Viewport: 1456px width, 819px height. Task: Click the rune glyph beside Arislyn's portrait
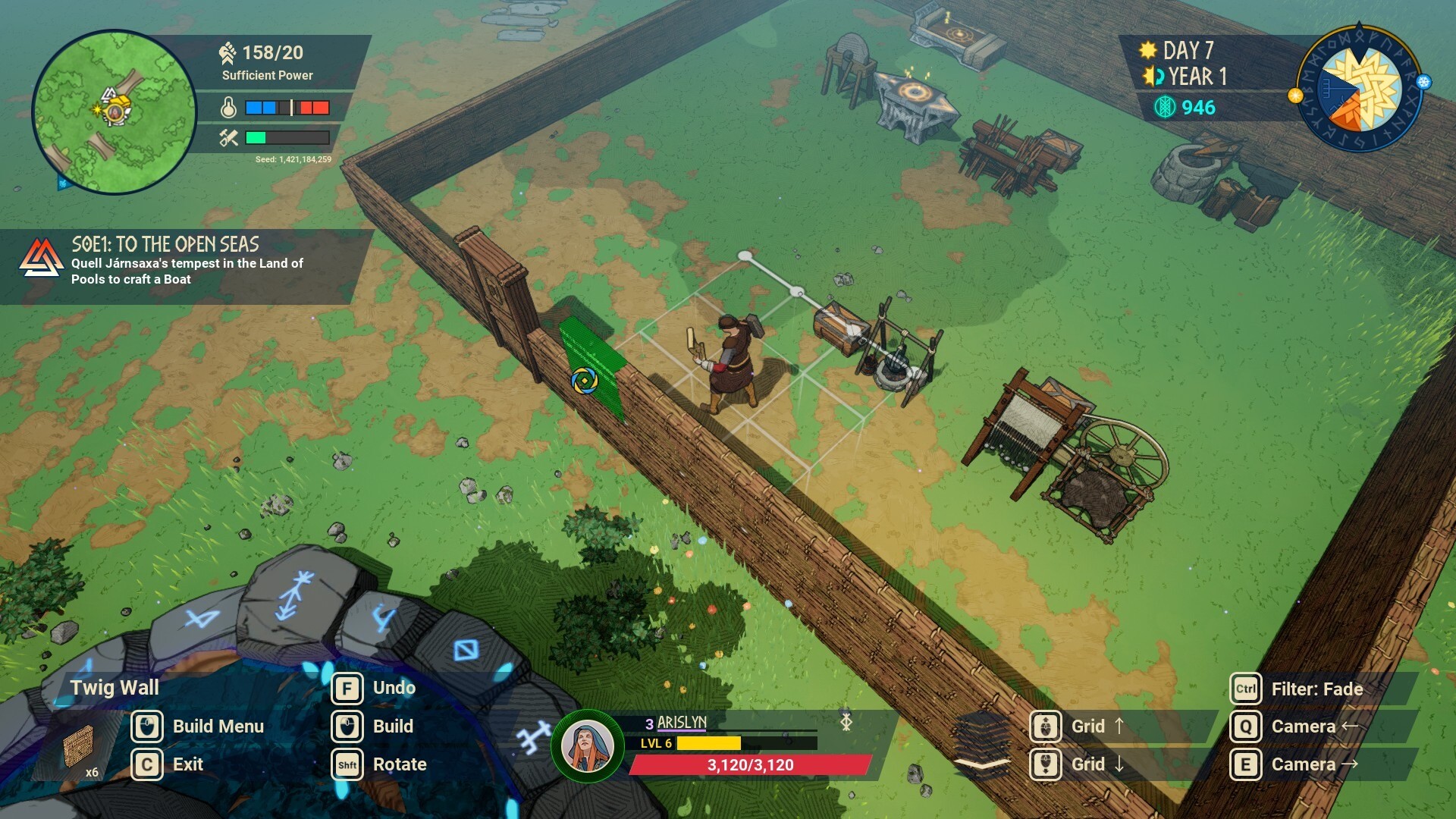pos(533,737)
